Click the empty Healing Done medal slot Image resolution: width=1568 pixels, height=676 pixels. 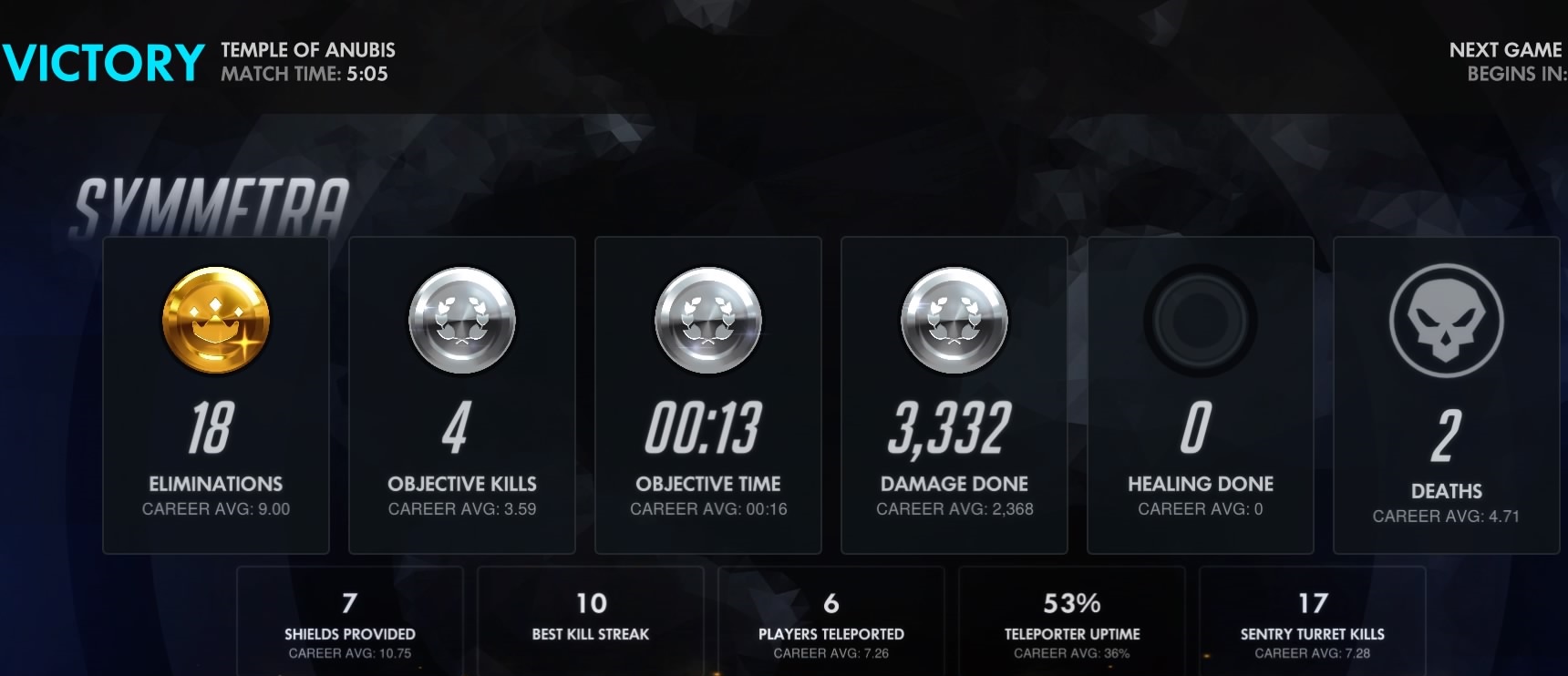tap(1201, 321)
